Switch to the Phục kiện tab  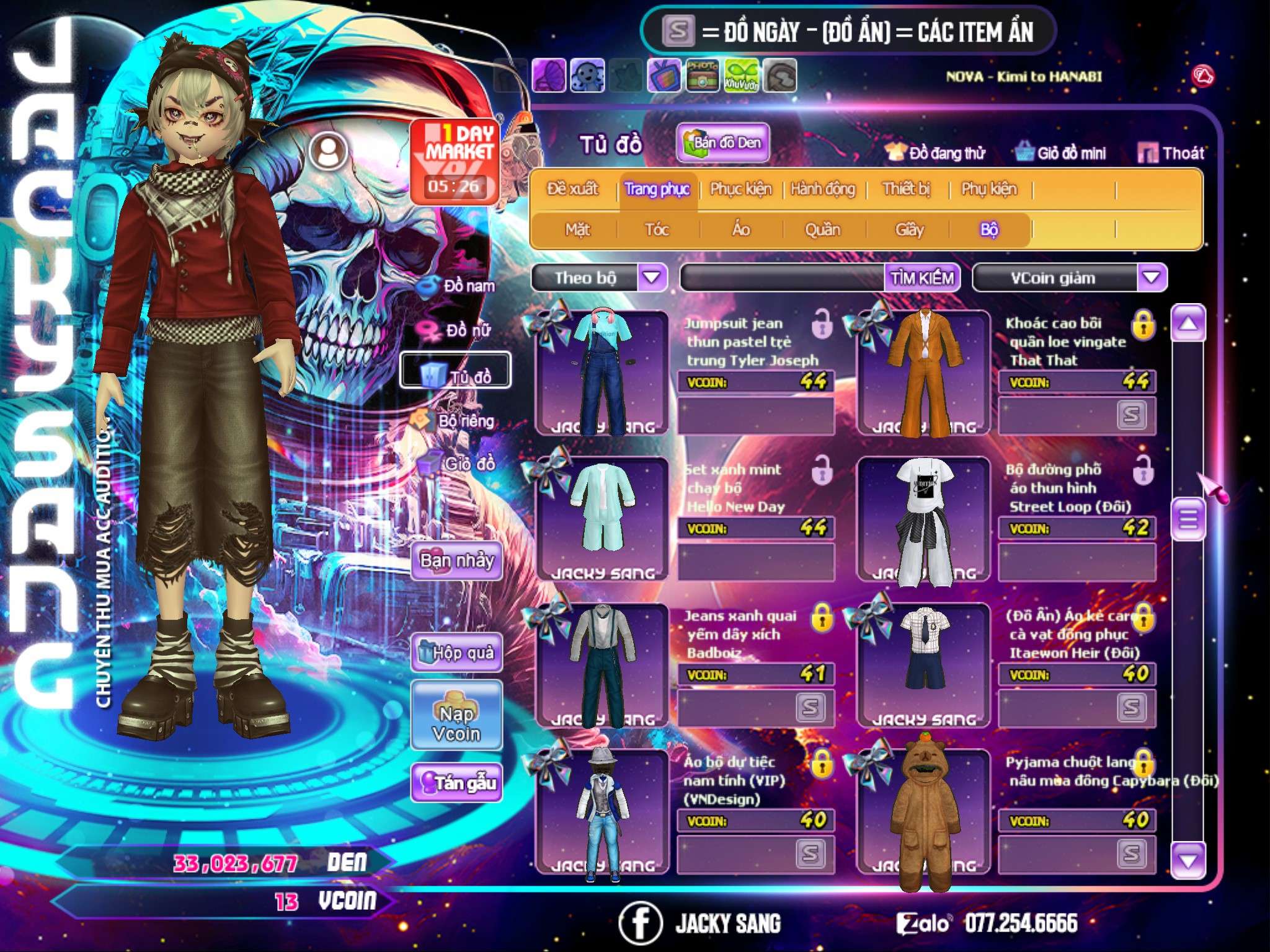740,189
